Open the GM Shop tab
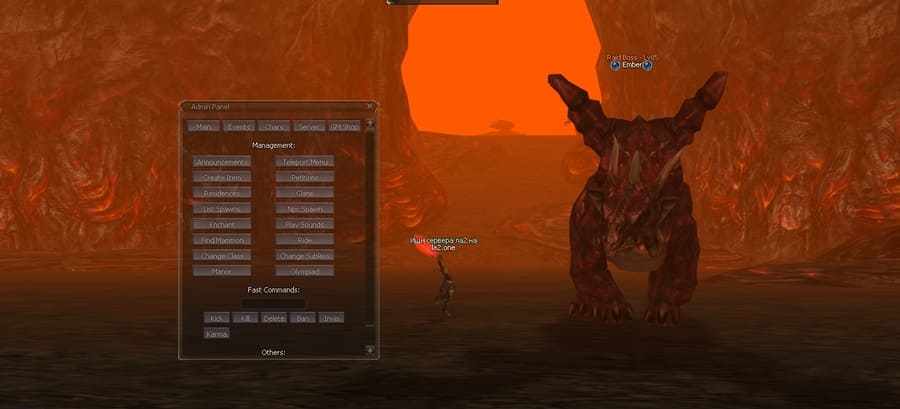This screenshot has width=900, height=409. [344, 127]
